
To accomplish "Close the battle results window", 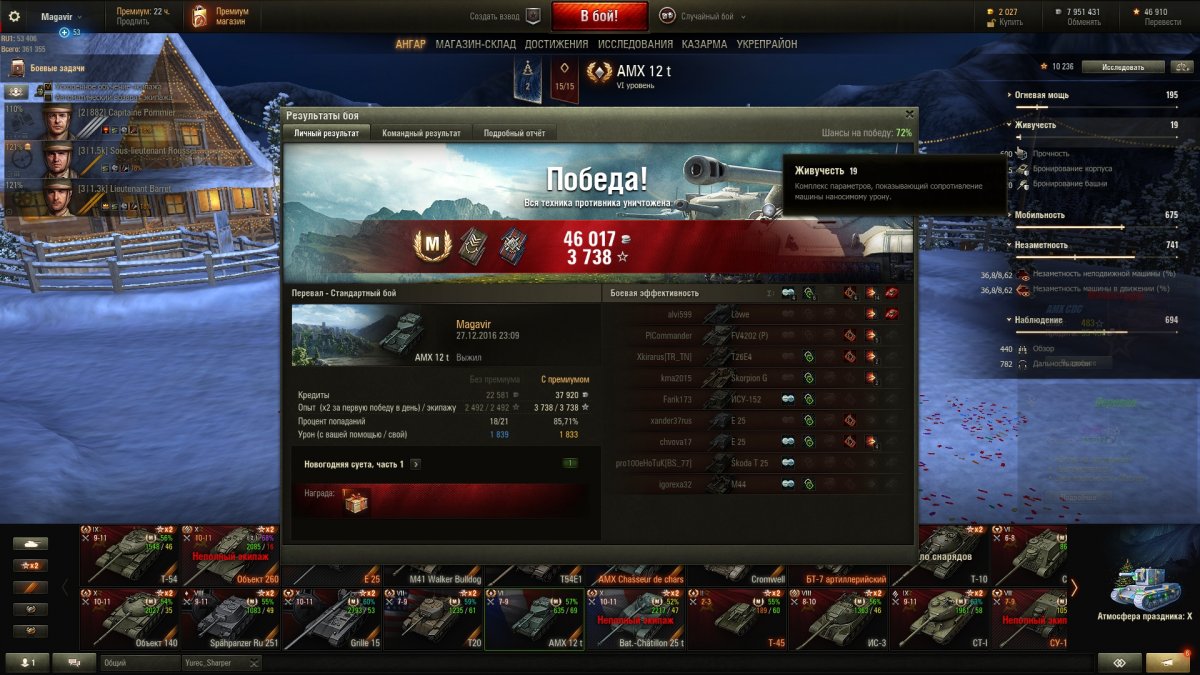I will pyautogui.click(x=909, y=115).
